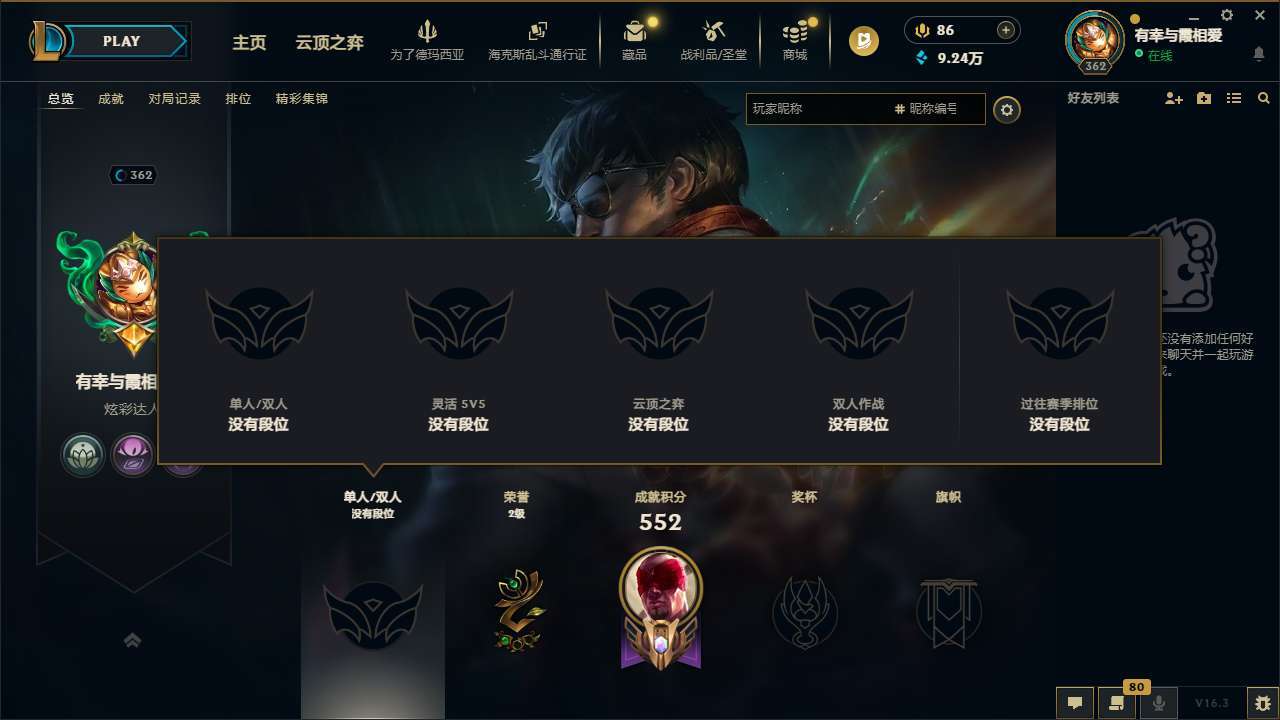Viewport: 1280px width, 720px height.
Task: Open missions icon showing 80 badge
Action: (1117, 703)
